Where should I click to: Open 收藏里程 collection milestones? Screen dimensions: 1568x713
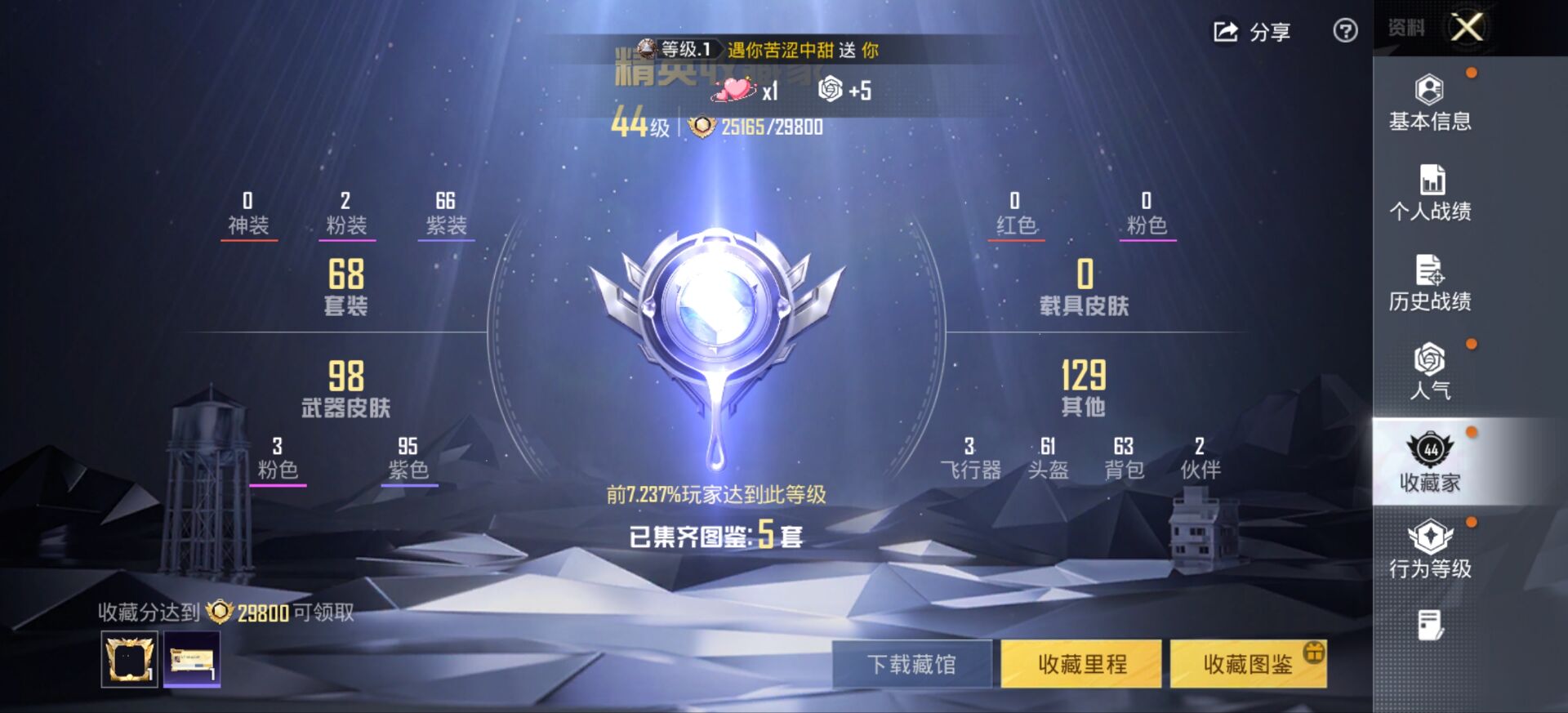[x=1080, y=663]
